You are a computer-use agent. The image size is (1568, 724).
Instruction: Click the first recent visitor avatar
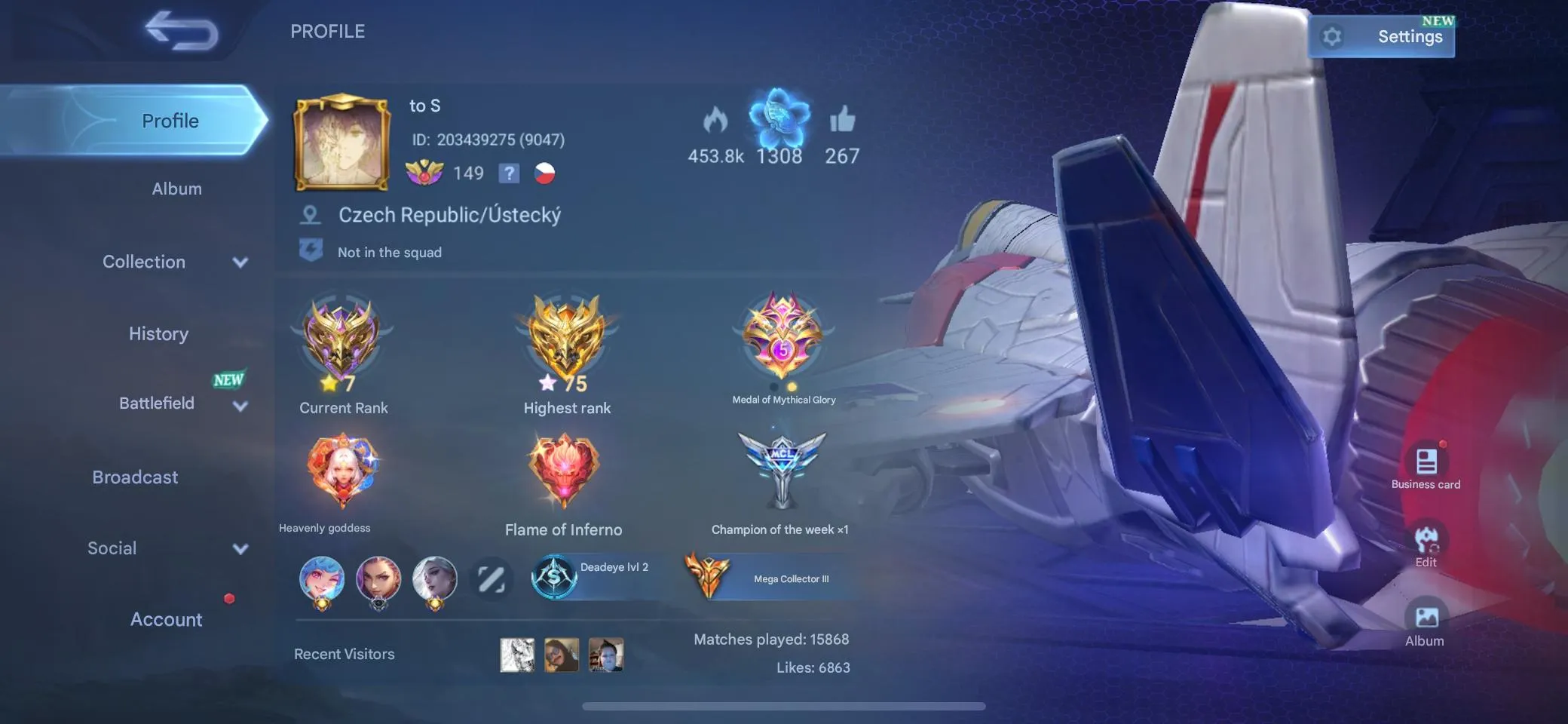[516, 655]
